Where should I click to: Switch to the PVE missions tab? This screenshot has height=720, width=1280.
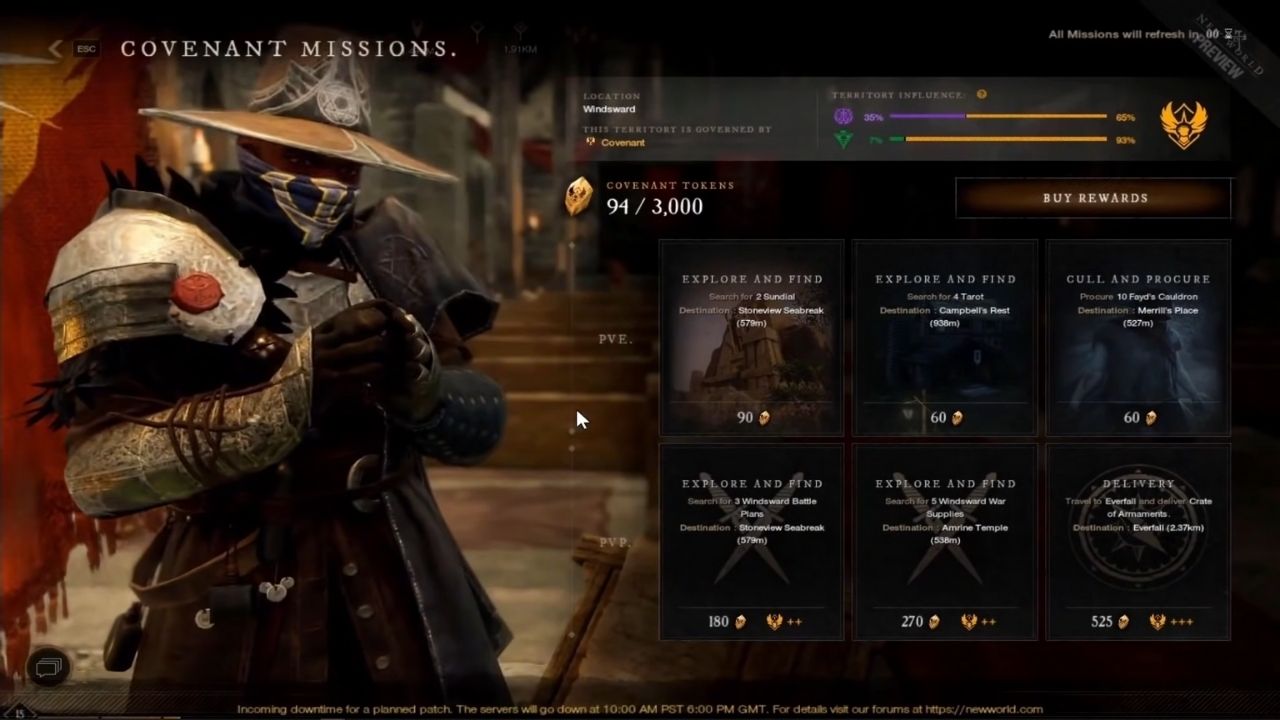614,339
